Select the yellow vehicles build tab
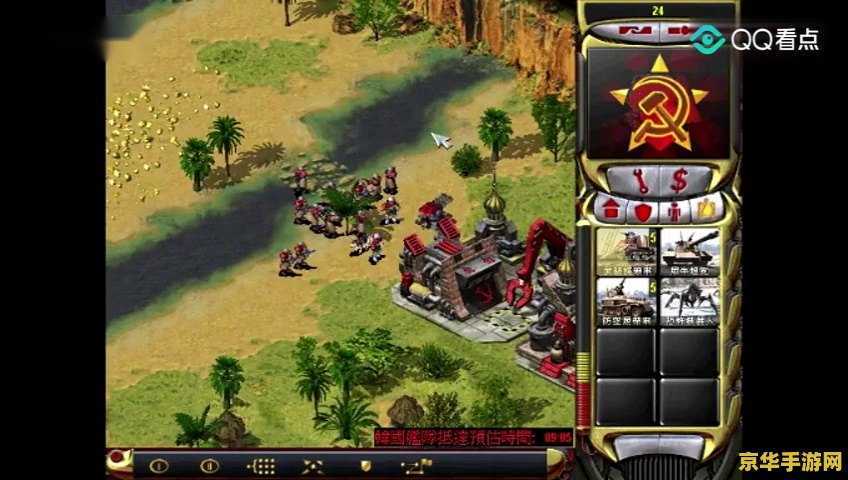This screenshot has height=480, width=848. [x=707, y=211]
